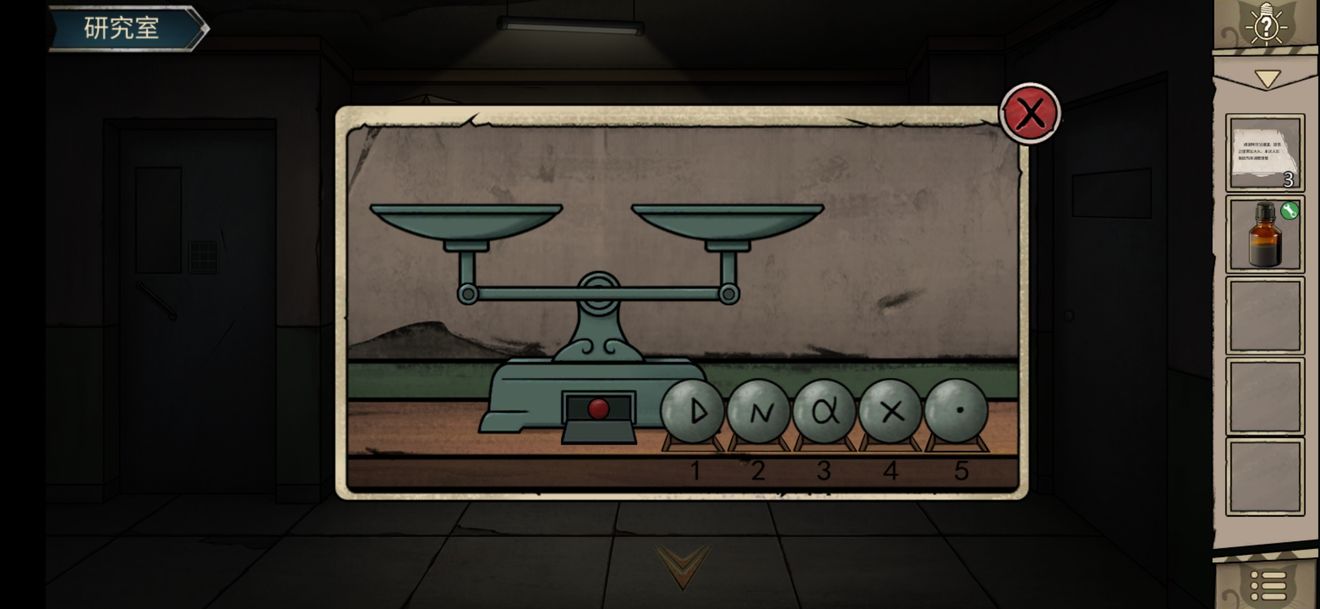Screen dimensions: 1320x609
Task: Close the balance scale puzzle popup
Action: tap(1030, 113)
